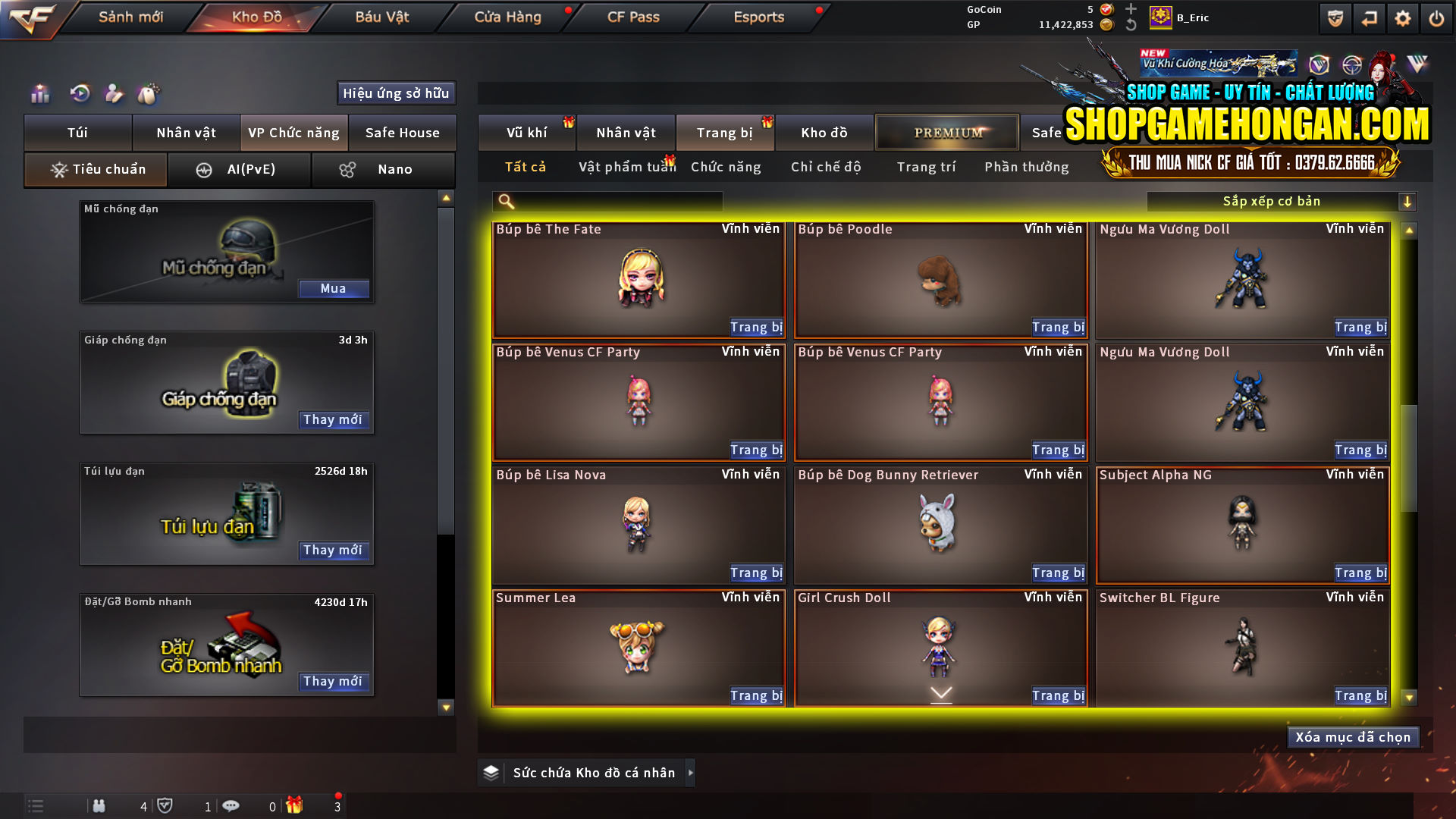
Task: Select the ranking bar-chart icon at top-left
Action: click(39, 94)
